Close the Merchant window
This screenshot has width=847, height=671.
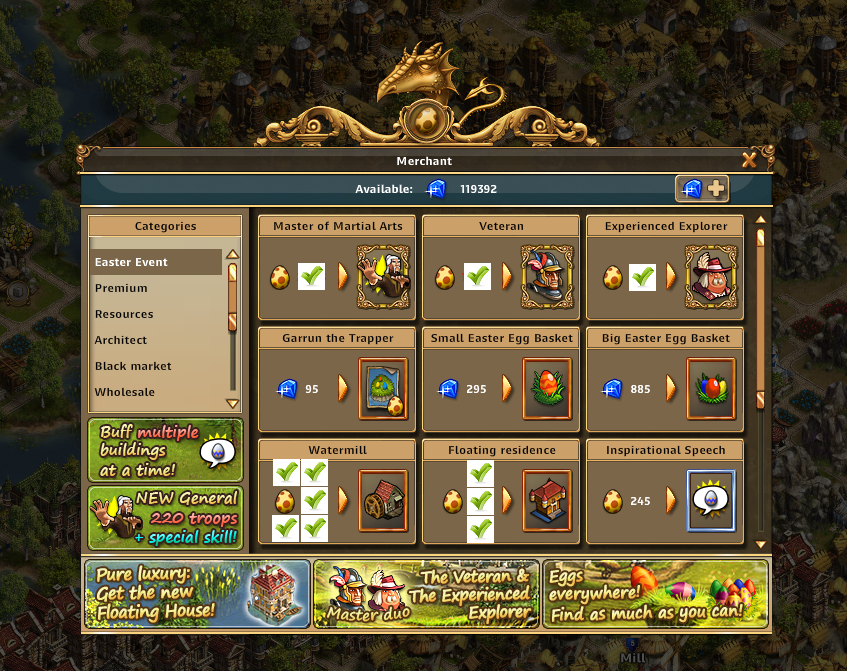pos(749,160)
